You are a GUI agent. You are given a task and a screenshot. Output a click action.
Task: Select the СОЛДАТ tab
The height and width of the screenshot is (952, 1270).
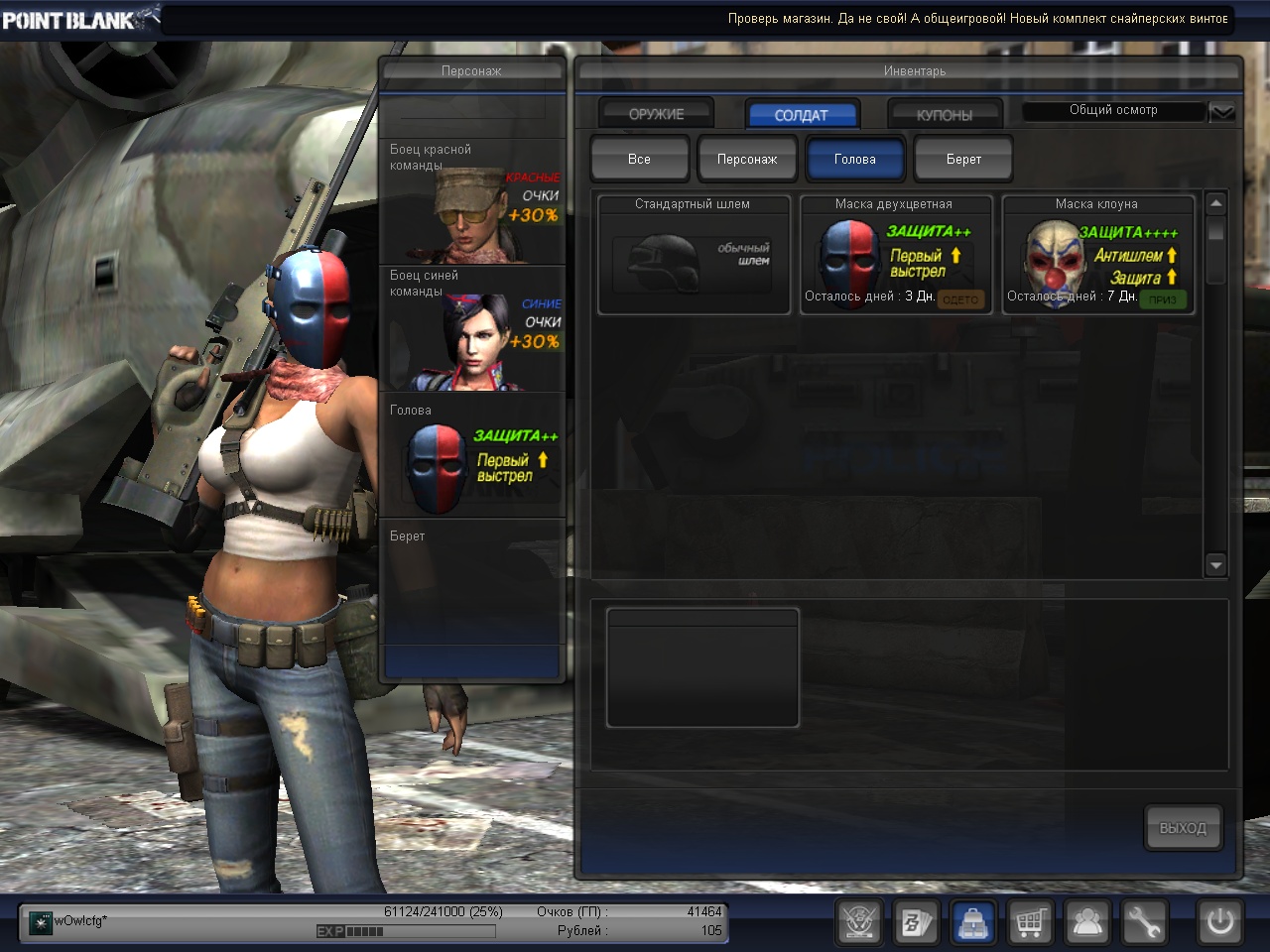click(801, 115)
